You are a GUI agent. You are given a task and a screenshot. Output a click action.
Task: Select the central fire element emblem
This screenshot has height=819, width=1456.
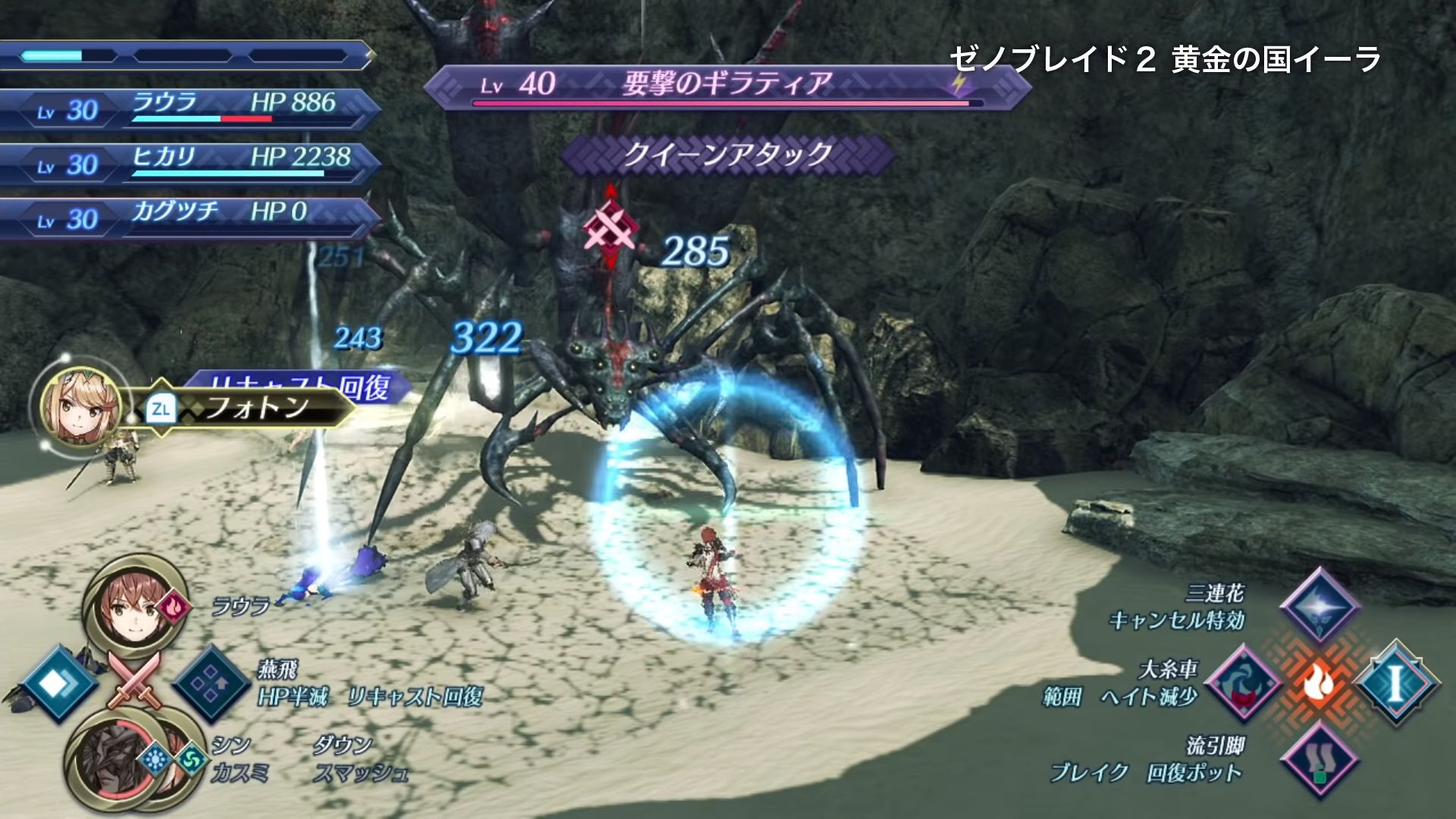point(1319,683)
